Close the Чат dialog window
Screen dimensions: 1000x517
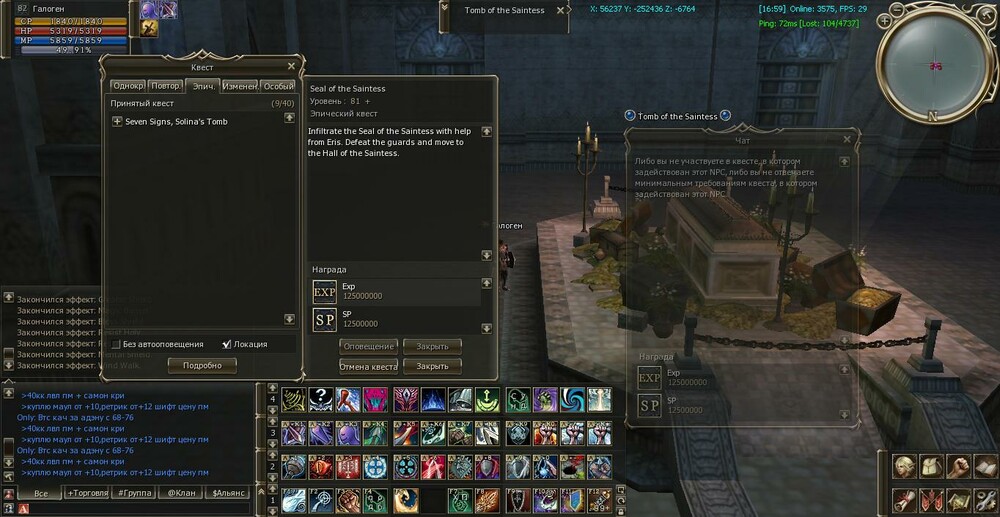click(848, 138)
